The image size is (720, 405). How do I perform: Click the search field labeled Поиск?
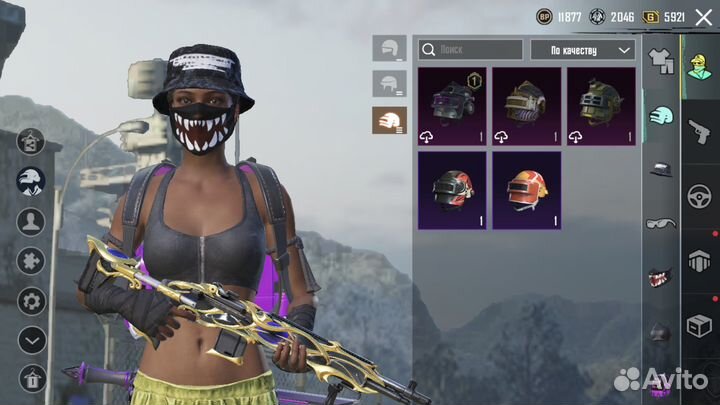click(470, 49)
